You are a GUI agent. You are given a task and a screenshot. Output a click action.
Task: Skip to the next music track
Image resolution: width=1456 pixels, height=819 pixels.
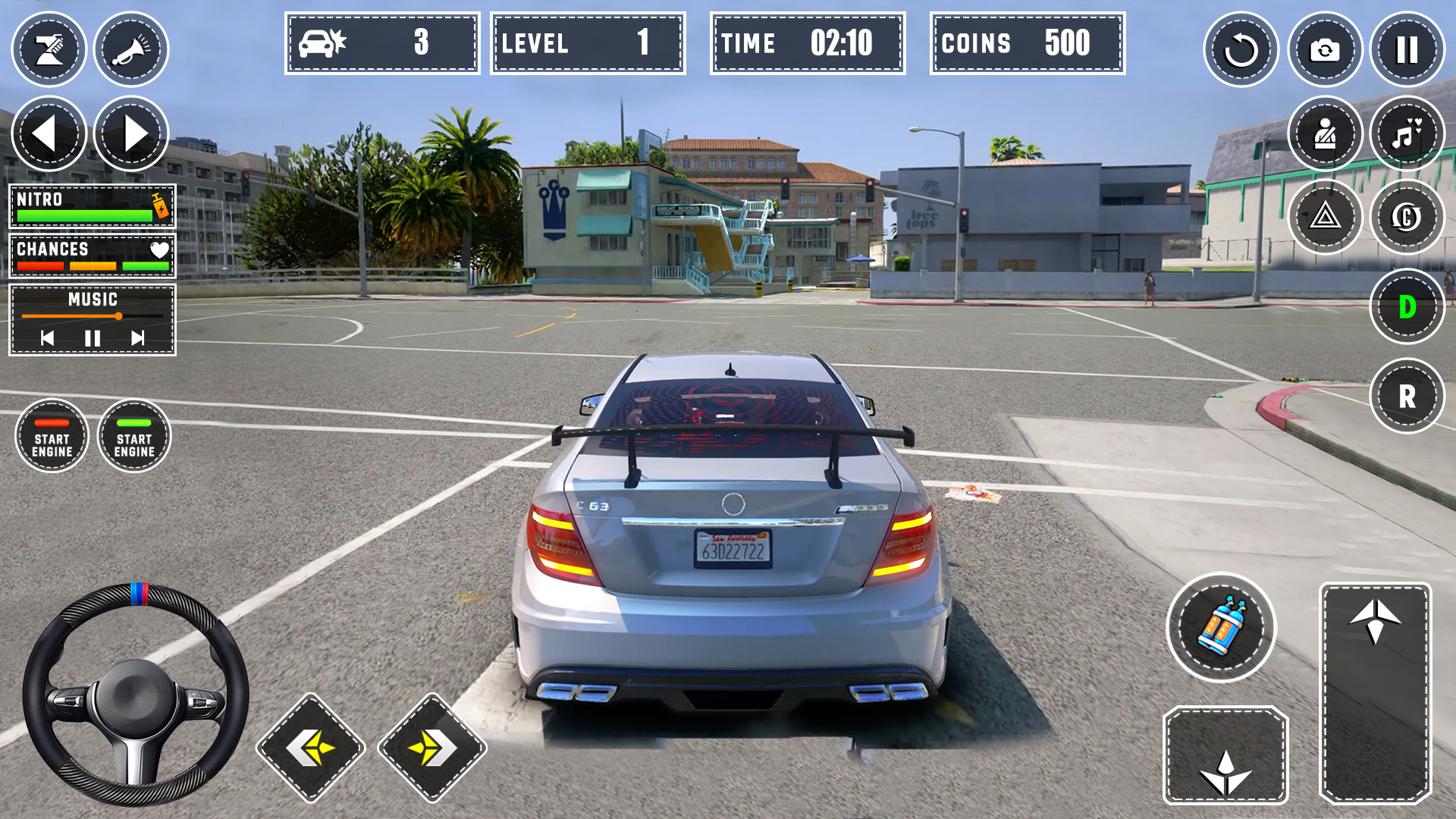[x=137, y=338]
